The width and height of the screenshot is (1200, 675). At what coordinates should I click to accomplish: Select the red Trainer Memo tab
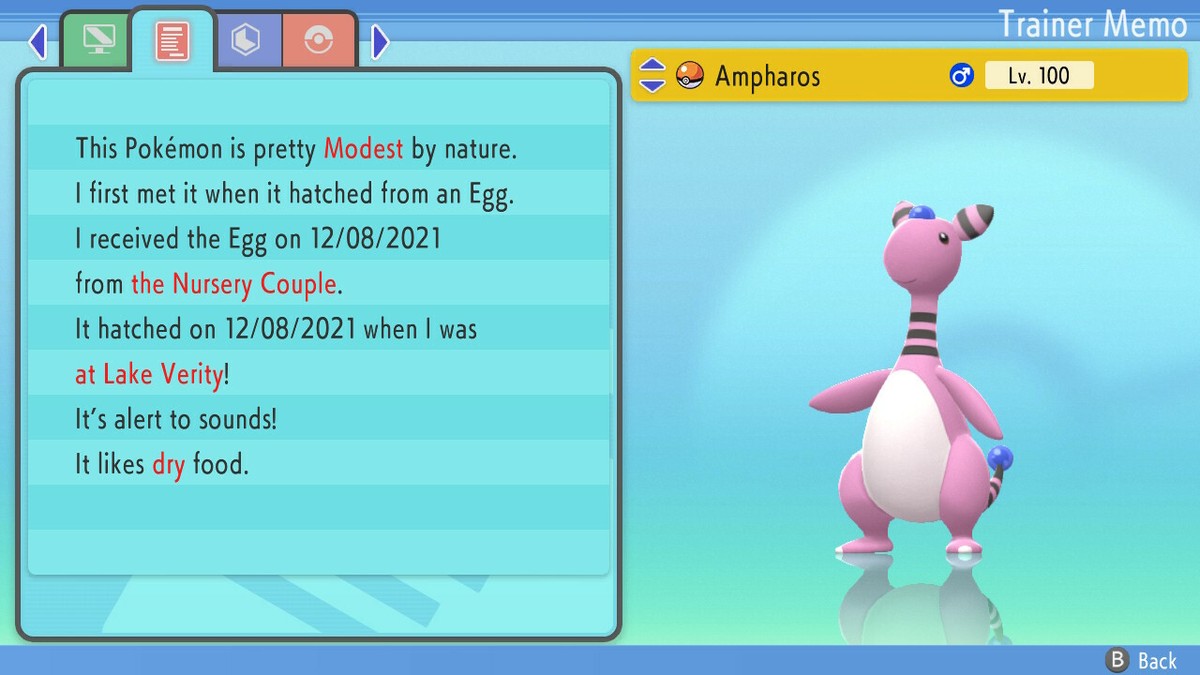pyautogui.click(x=172, y=41)
